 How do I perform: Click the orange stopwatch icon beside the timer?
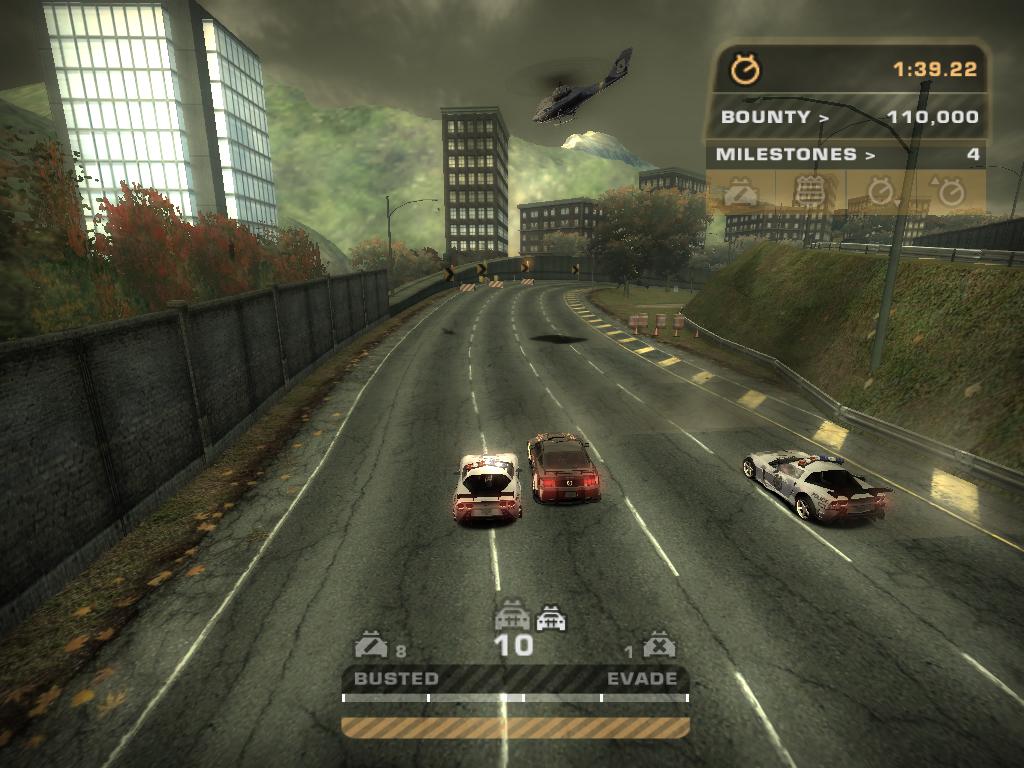tap(745, 69)
